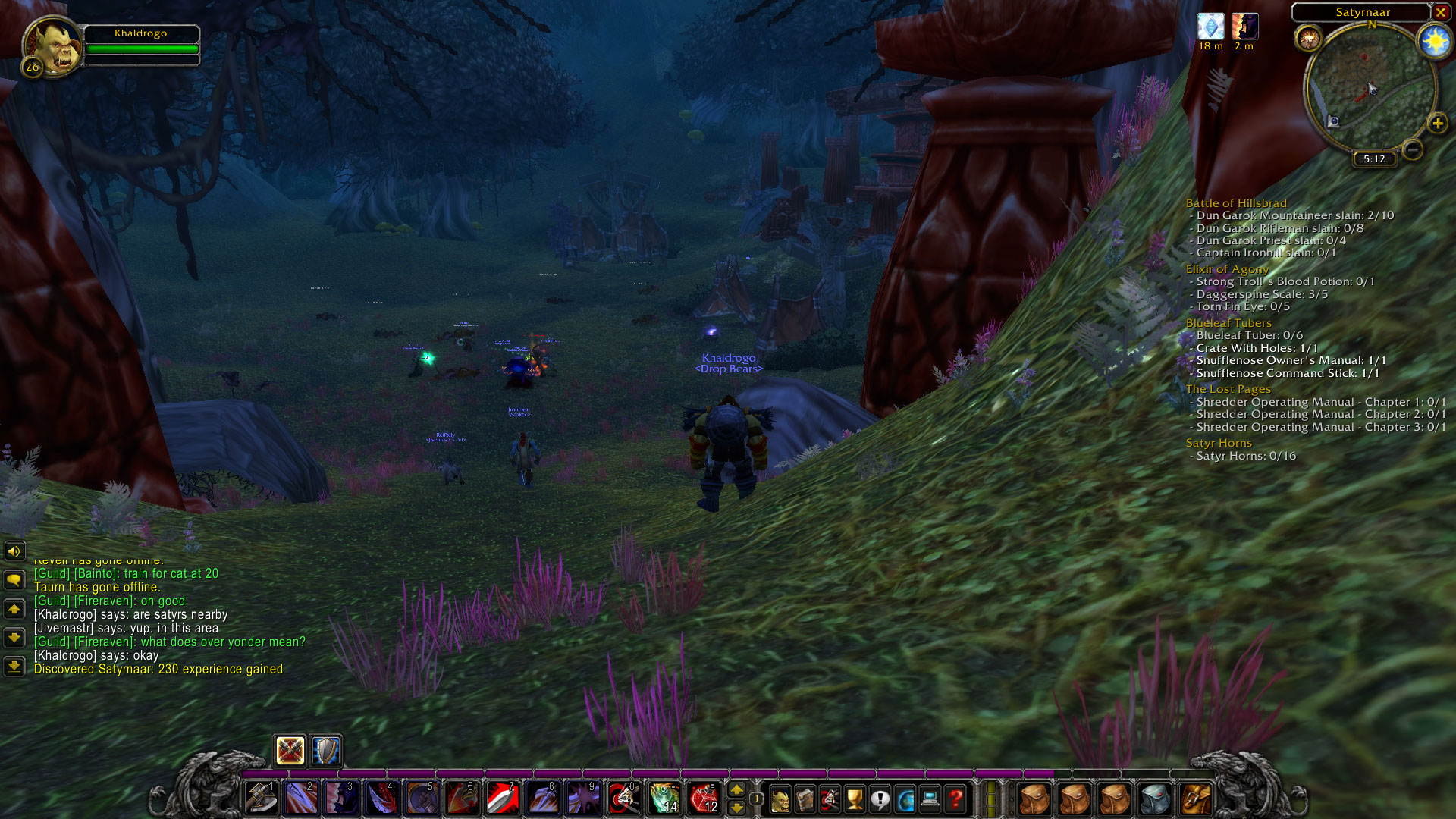Image resolution: width=1456 pixels, height=819 pixels.
Task: Open the LFG globe icon in the micro menu
Action: (x=905, y=798)
